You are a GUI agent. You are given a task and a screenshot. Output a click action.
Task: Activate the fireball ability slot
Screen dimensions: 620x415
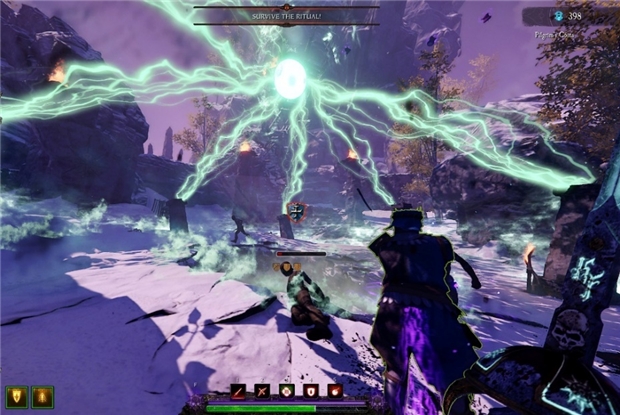335,391
